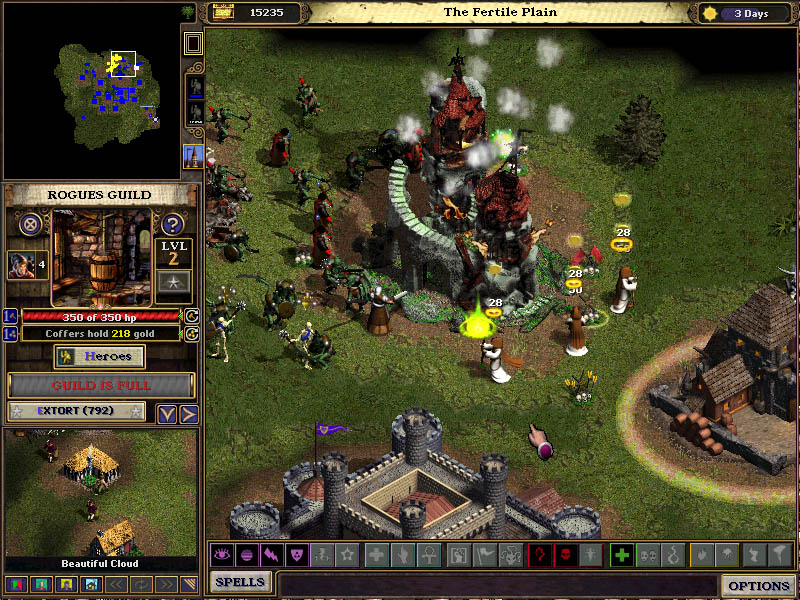Click the Beautiful Cloud preview window
800x600 pixels.
pos(100,494)
